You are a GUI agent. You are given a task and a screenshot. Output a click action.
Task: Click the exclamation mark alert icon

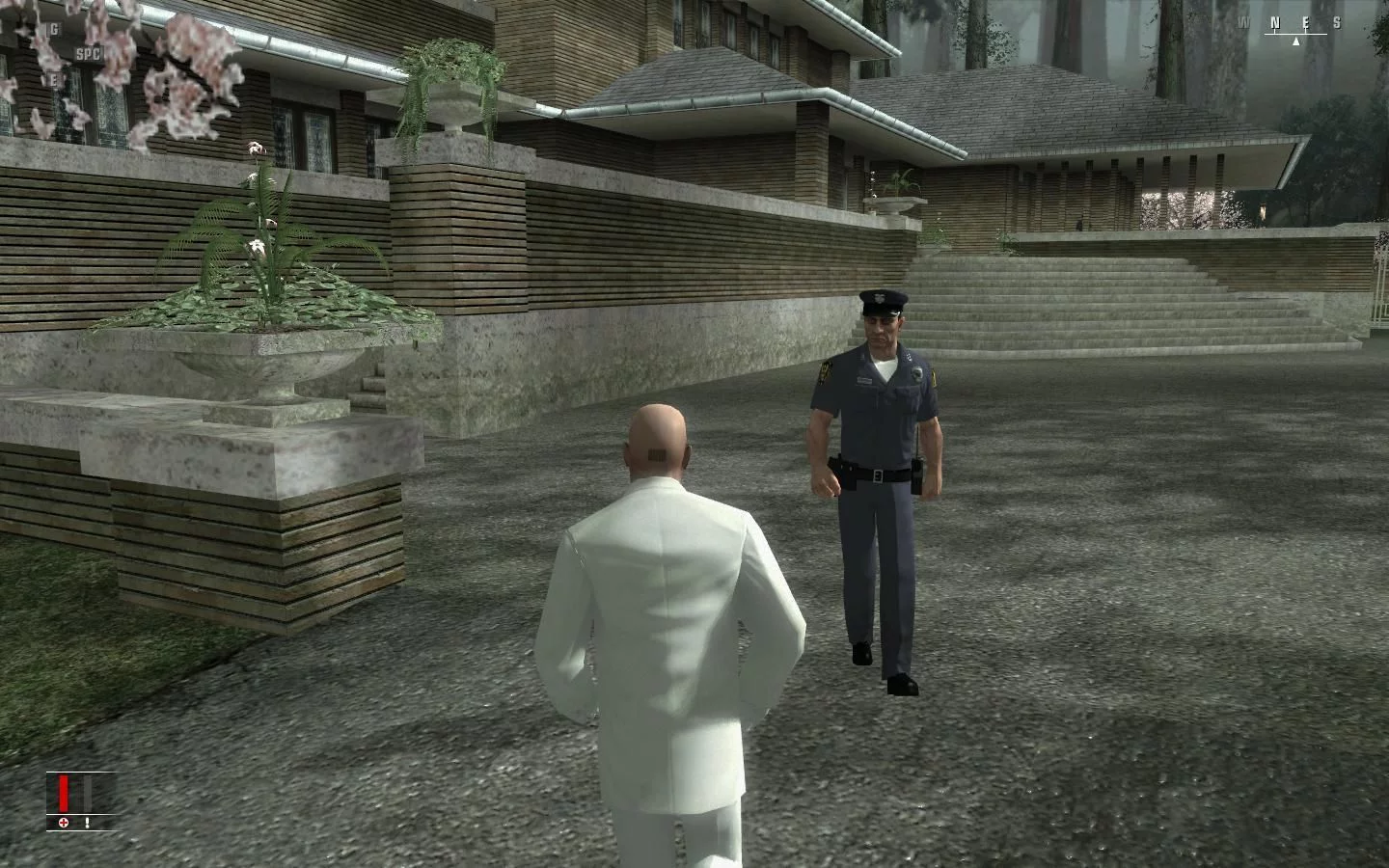[87, 823]
